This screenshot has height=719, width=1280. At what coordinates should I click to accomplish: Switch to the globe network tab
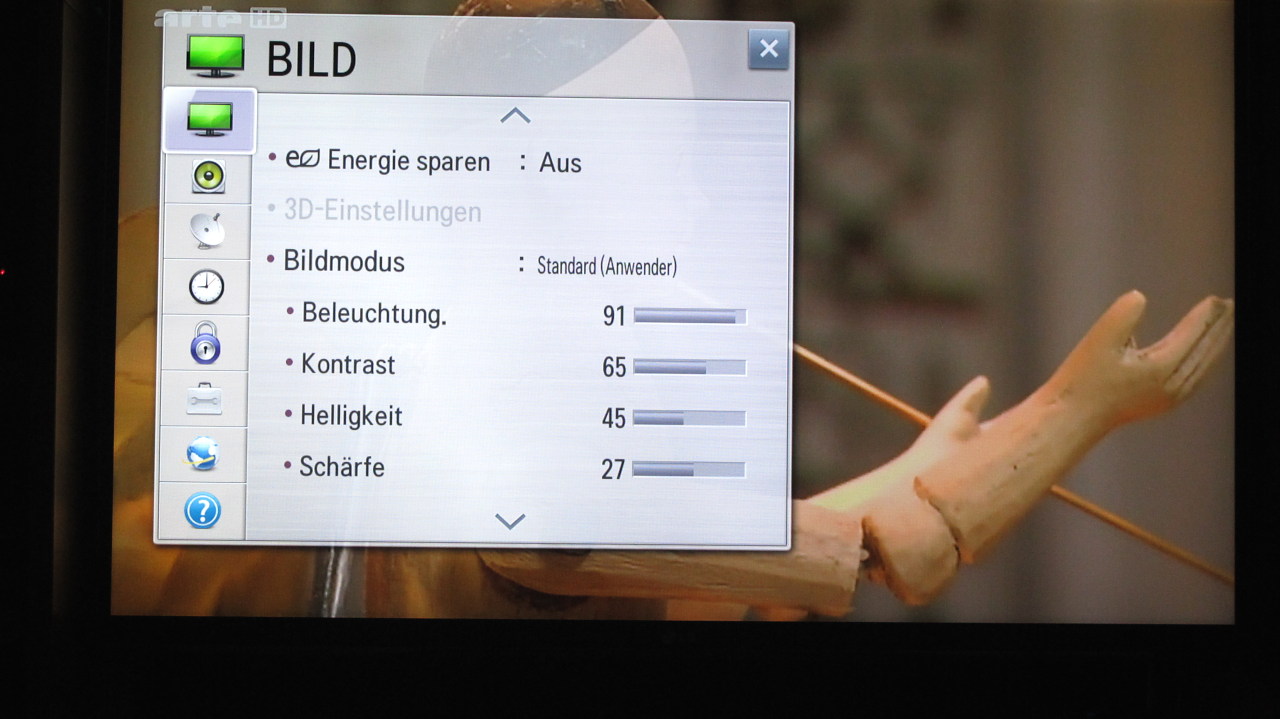tap(203, 455)
